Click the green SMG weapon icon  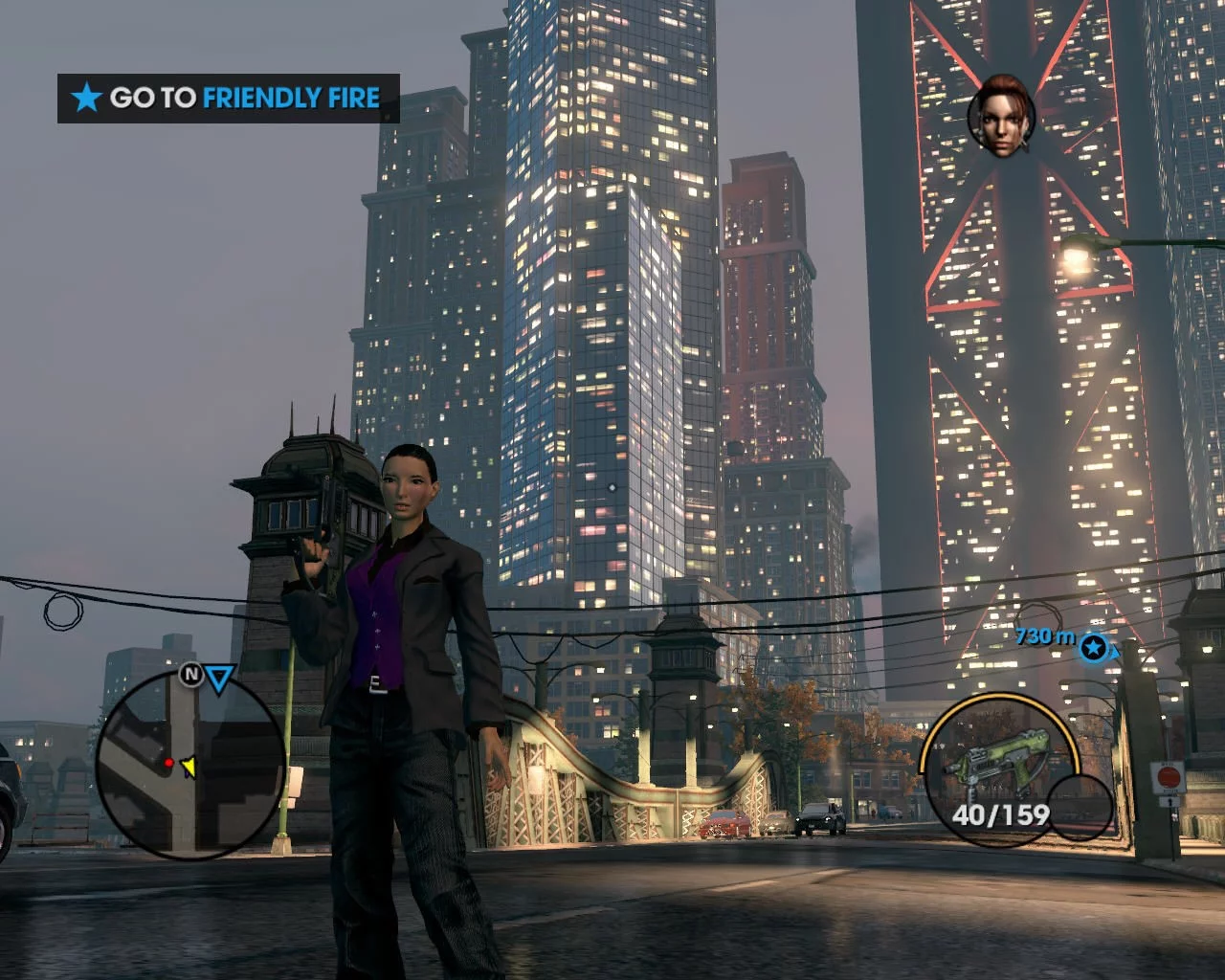(980, 766)
